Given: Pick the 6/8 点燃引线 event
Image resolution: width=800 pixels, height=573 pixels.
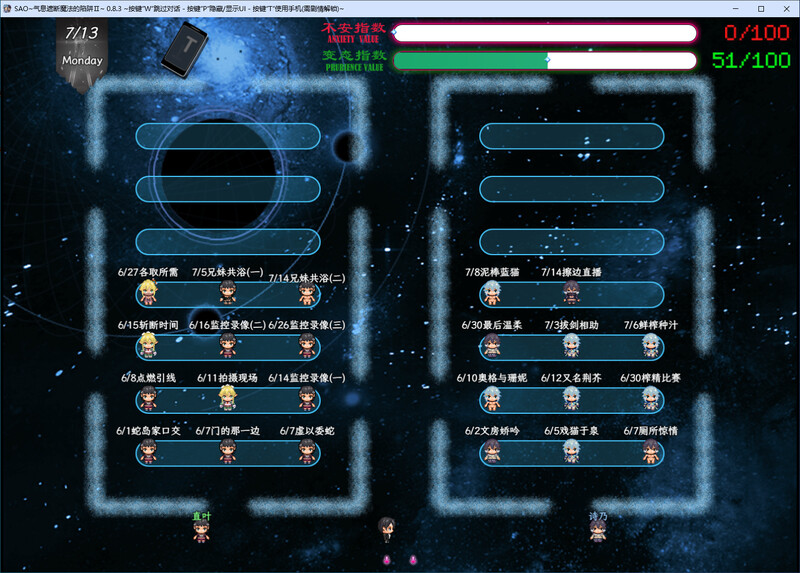Looking at the screenshot, I should 150,399.
